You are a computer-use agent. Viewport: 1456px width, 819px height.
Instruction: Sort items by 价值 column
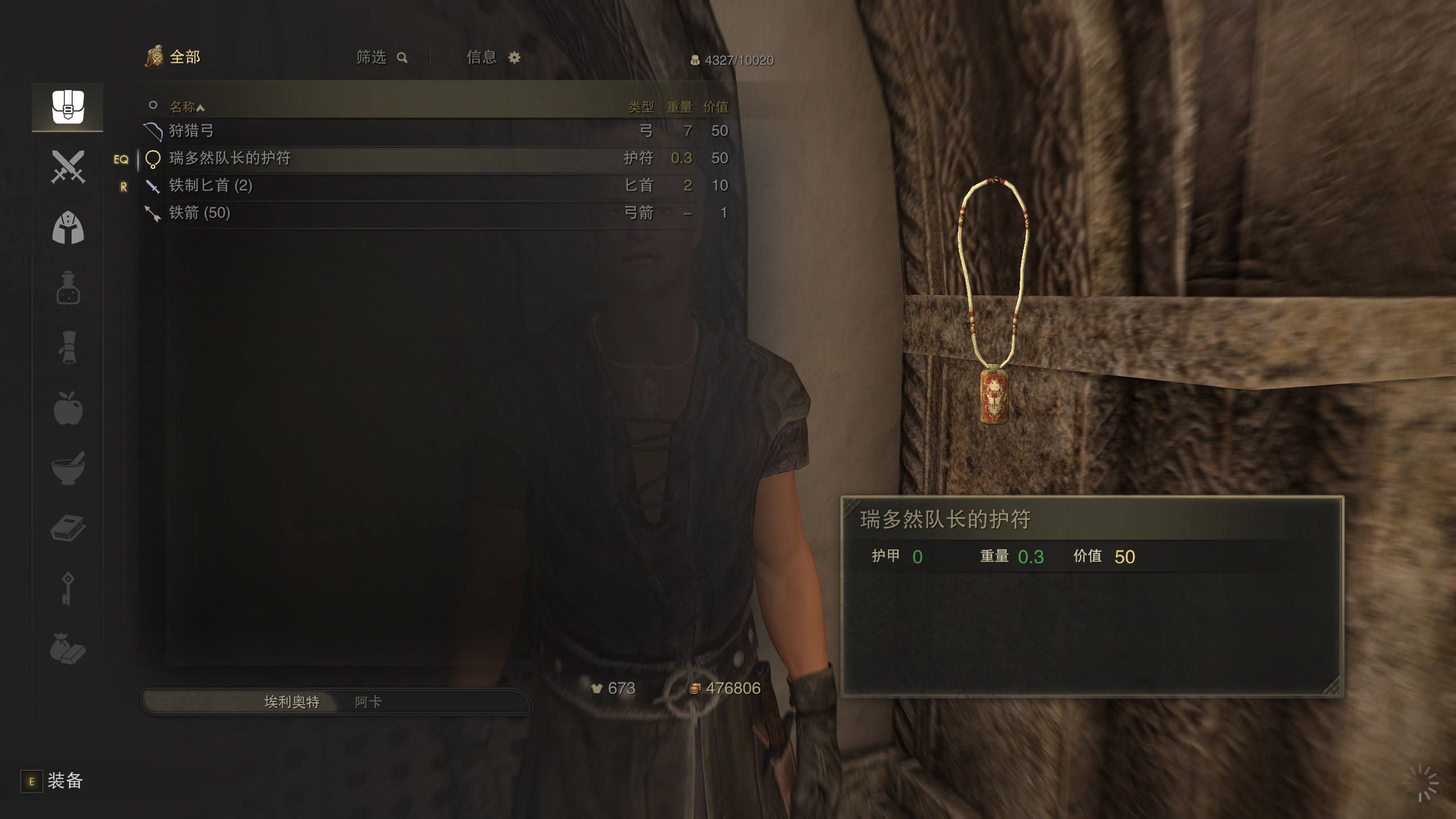click(715, 106)
